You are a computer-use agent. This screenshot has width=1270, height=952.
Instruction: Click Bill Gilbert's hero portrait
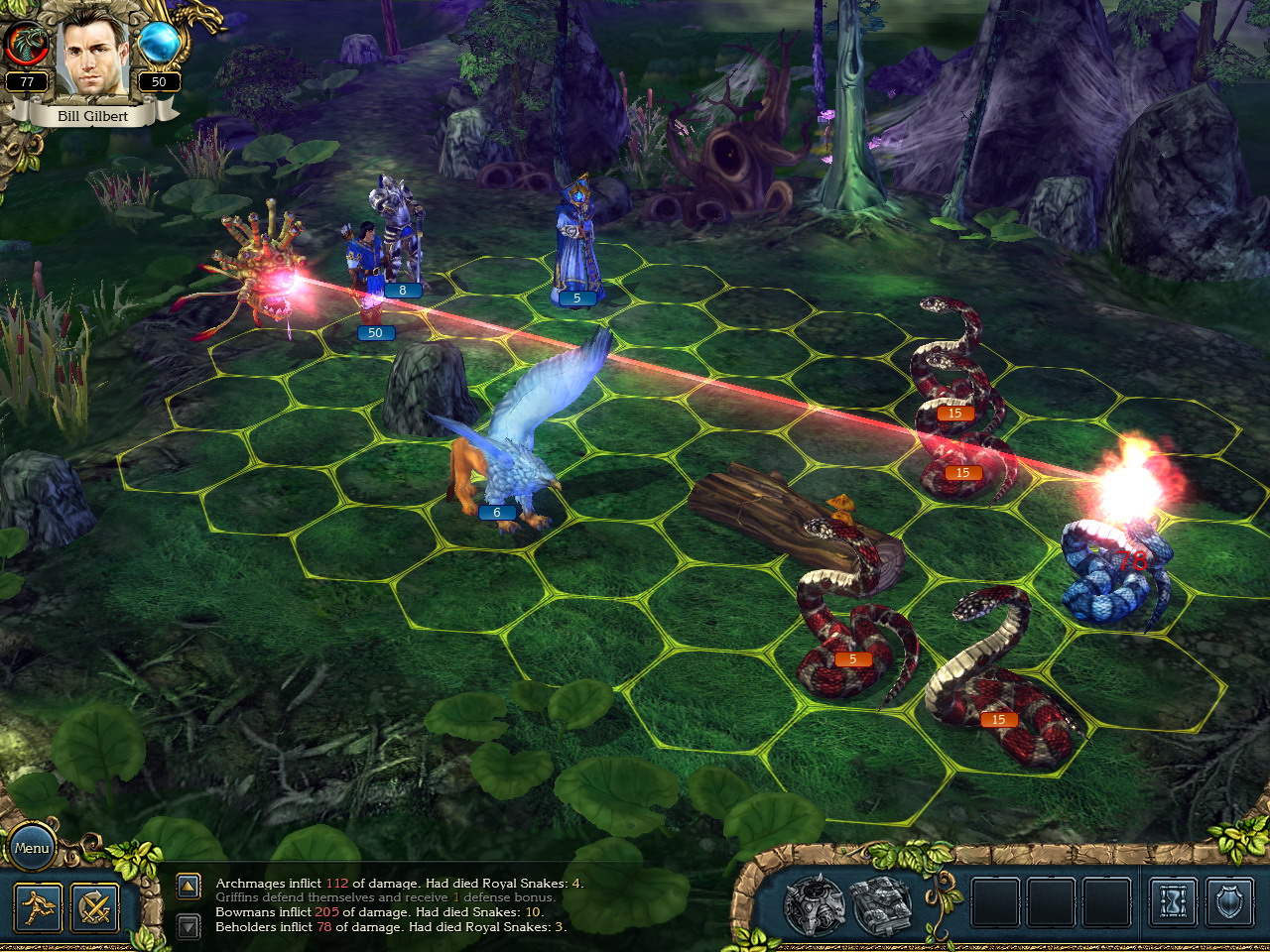(93, 59)
